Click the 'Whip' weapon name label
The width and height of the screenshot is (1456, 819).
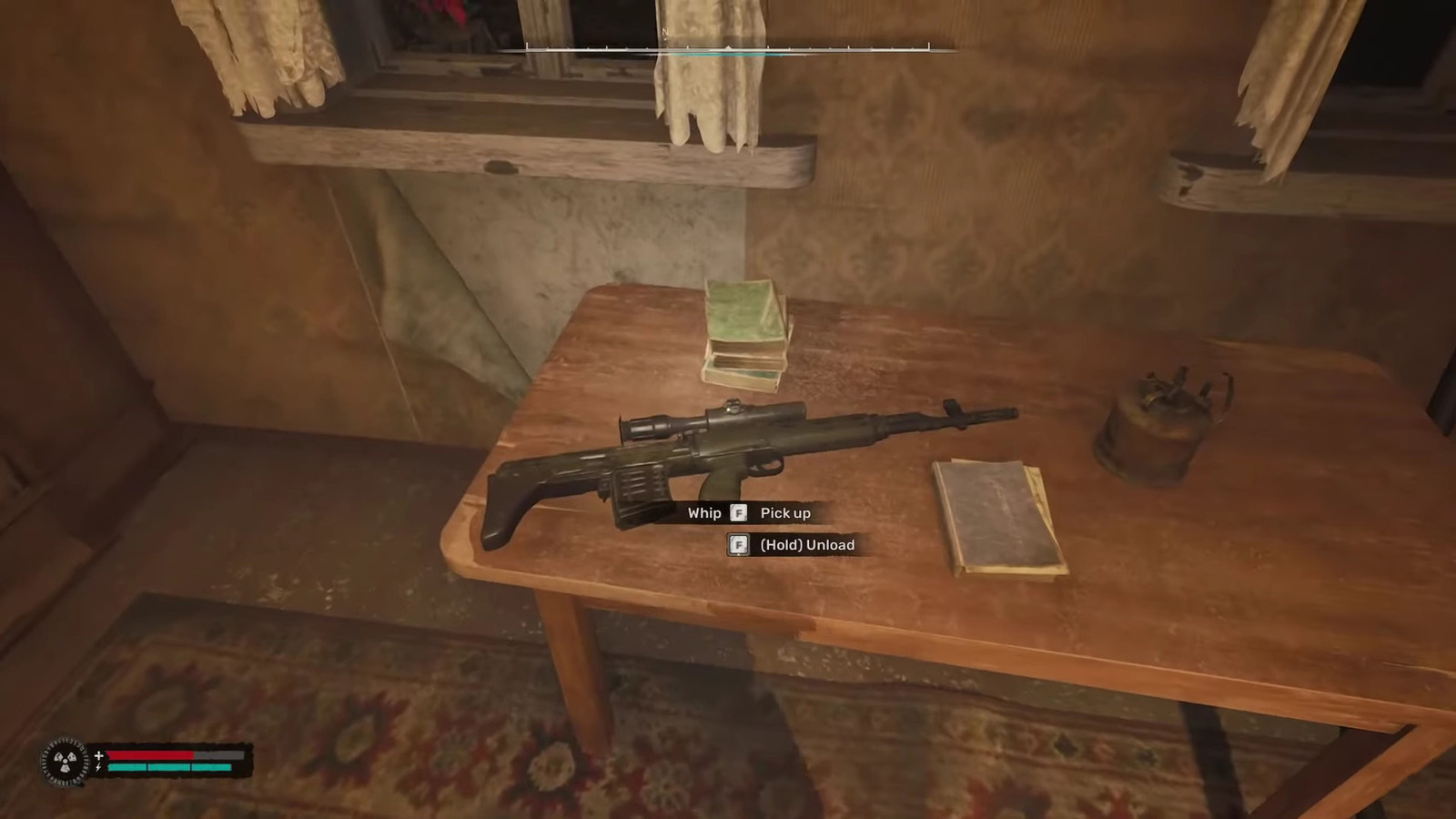704,512
